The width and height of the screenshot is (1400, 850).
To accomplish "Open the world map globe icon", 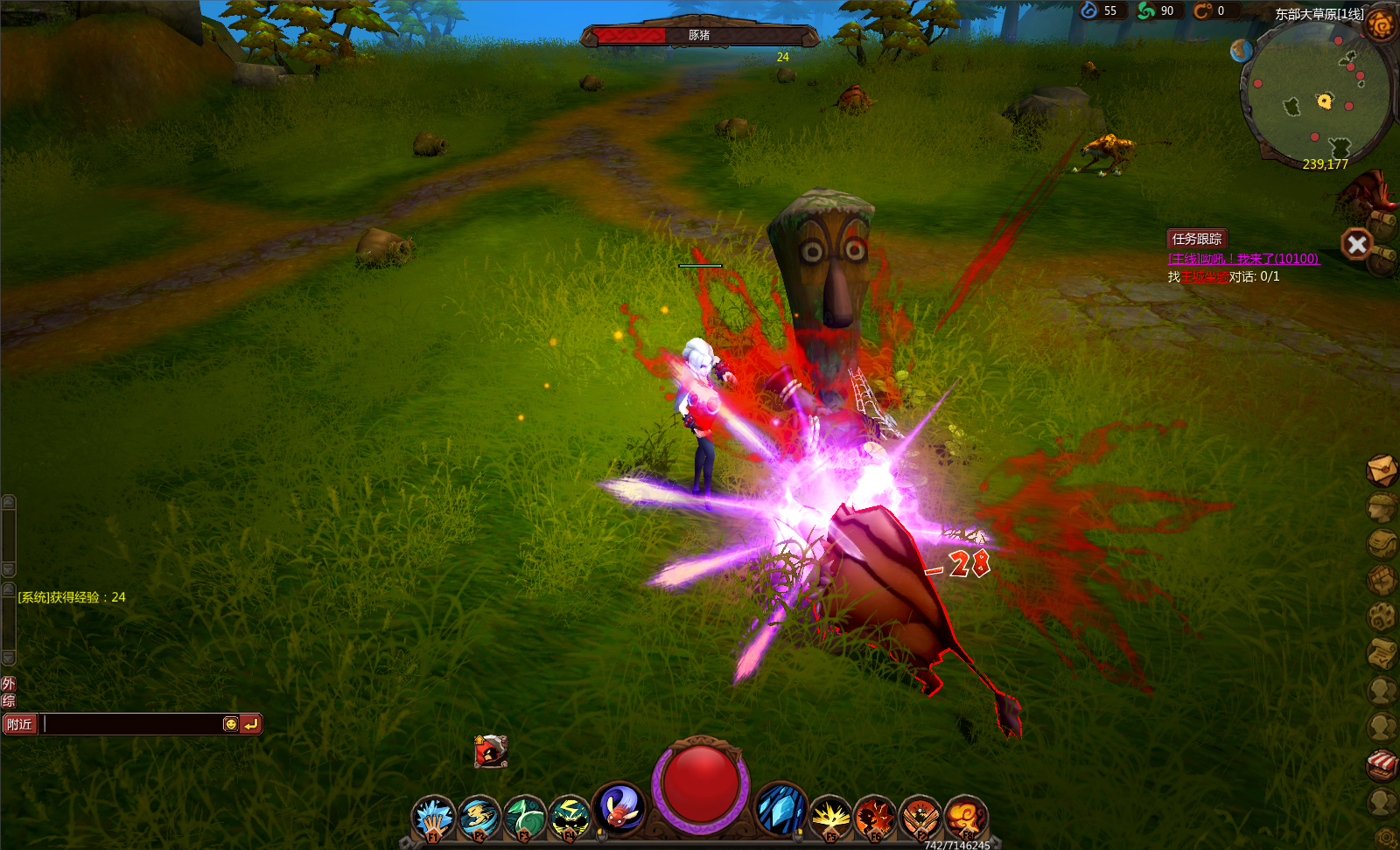I will (x=1241, y=51).
